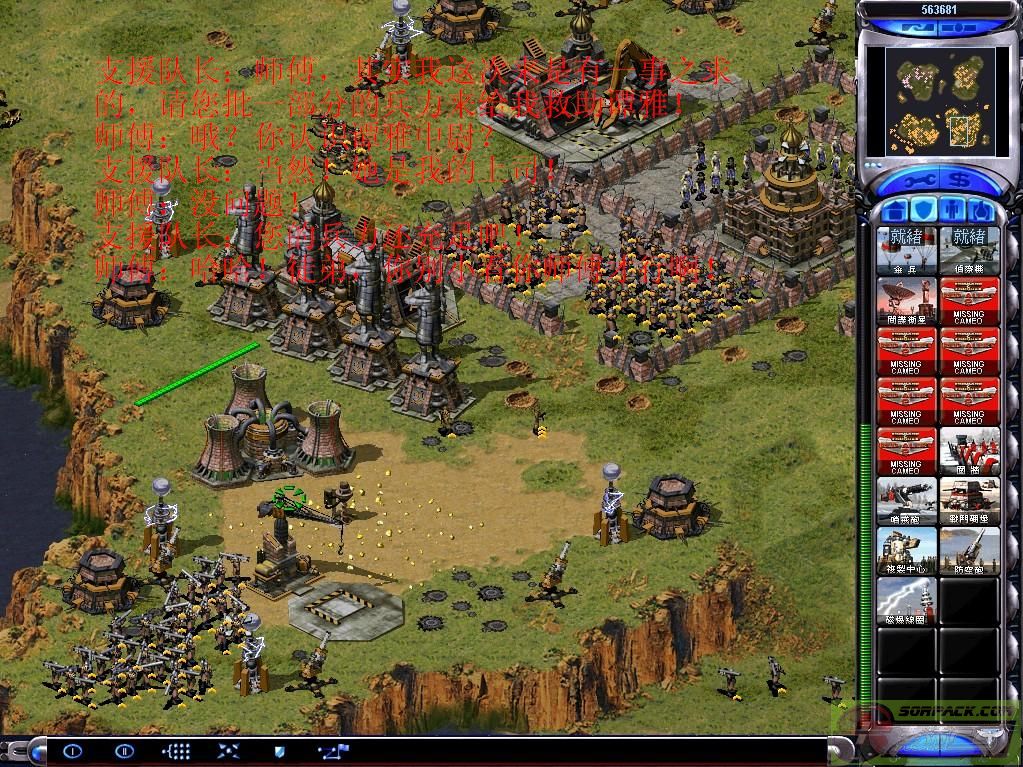Image resolution: width=1023 pixels, height=767 pixels.
Task: Activate the guard shield command button
Action: click(x=279, y=750)
